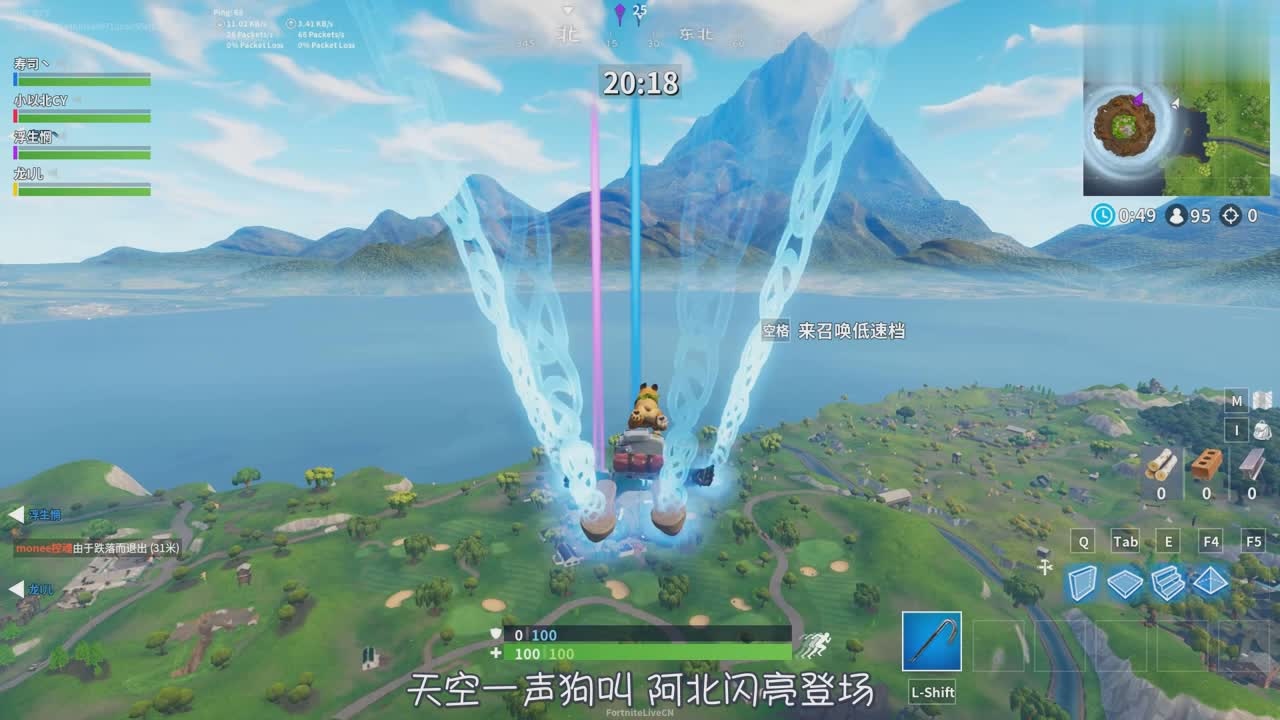Choose the floor building piece

1125,582
